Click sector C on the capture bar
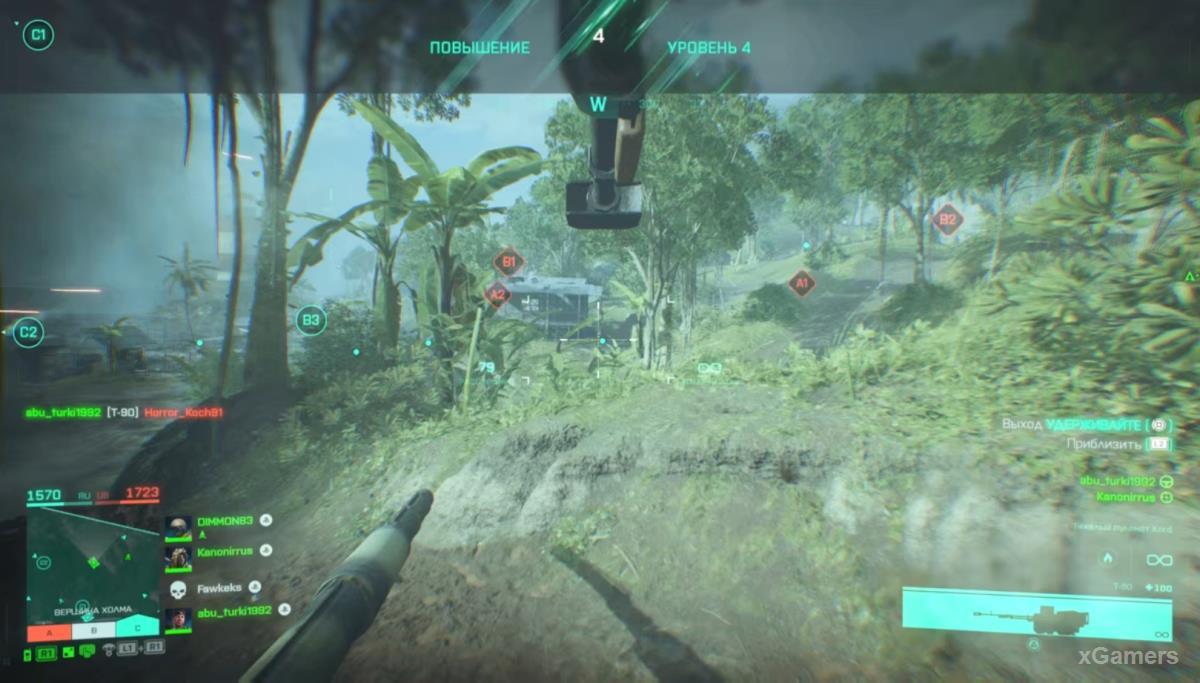Image resolution: width=1200 pixels, height=683 pixels. tap(136, 630)
